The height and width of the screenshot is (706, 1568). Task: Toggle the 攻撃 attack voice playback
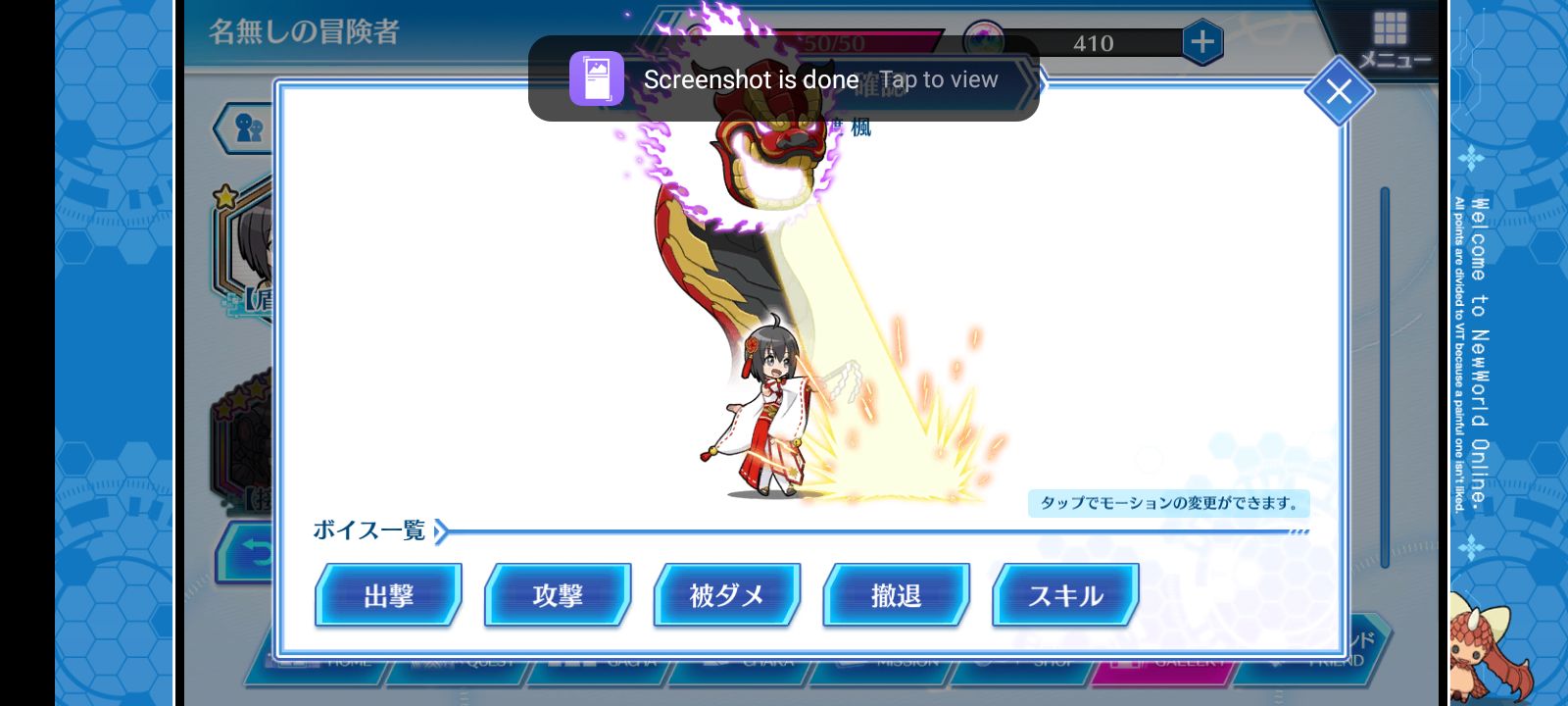(558, 595)
